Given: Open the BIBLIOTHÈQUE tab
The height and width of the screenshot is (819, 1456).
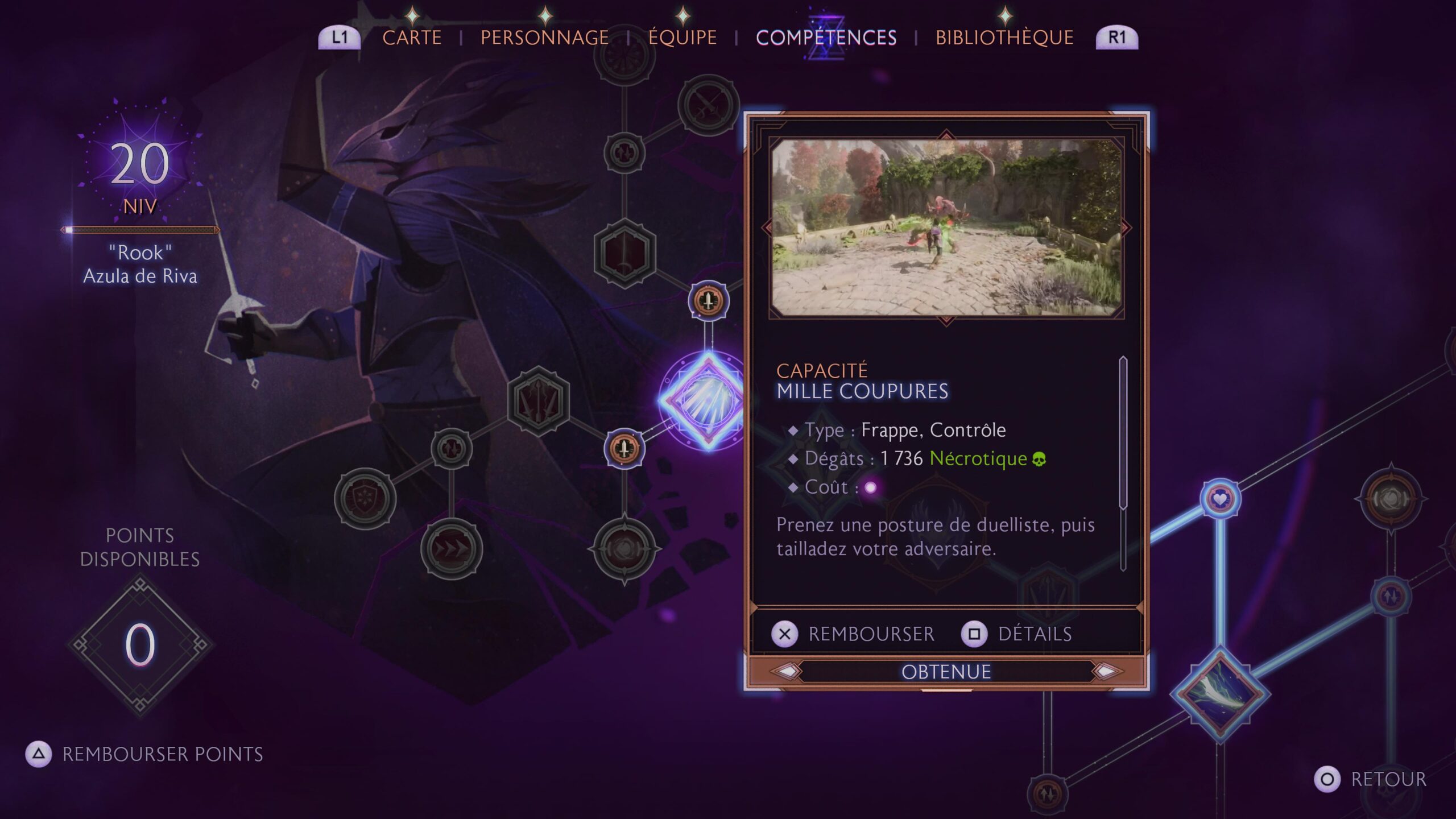Looking at the screenshot, I should tap(1004, 38).
